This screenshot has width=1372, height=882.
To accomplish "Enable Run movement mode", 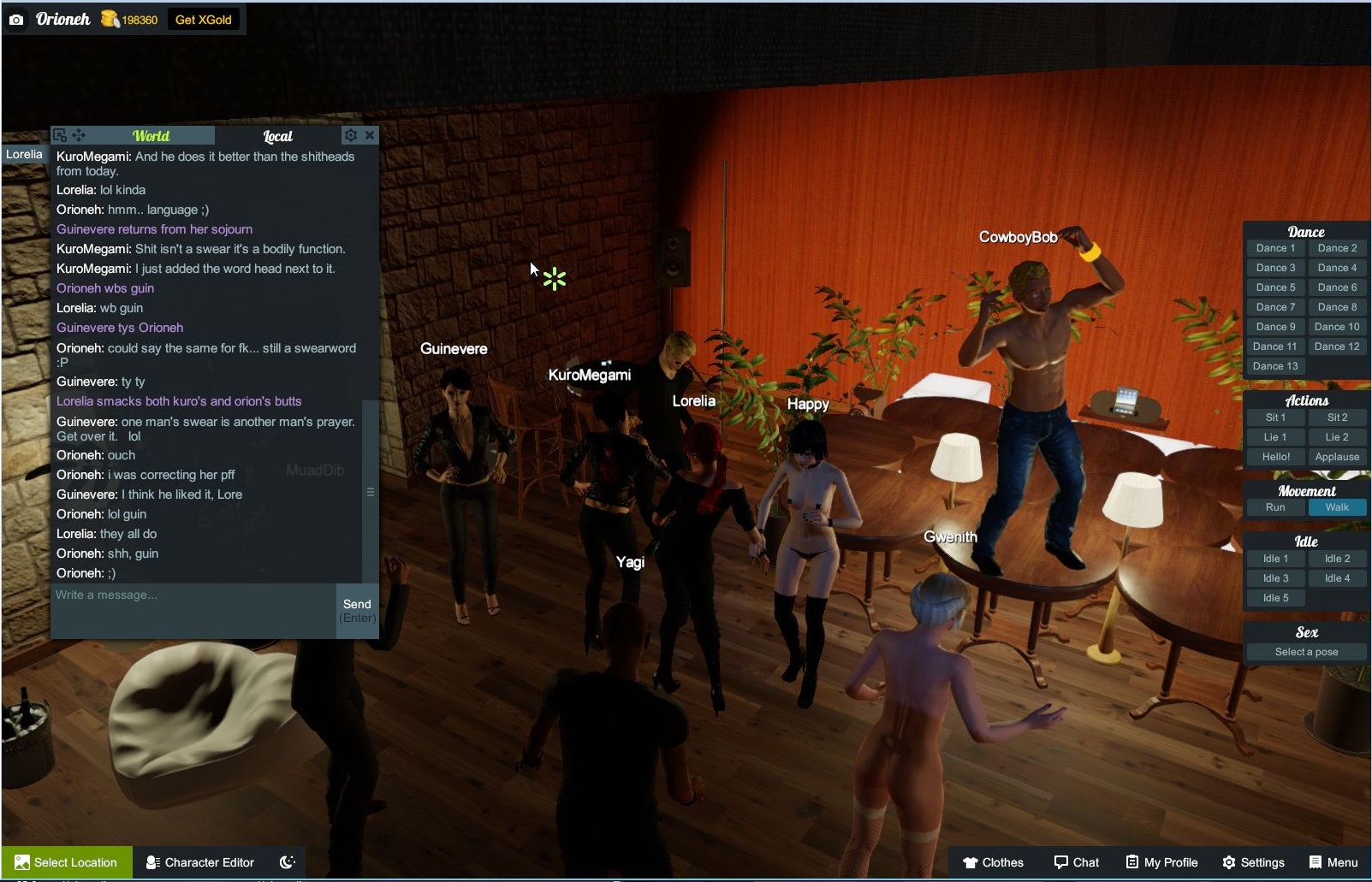I will (1274, 506).
